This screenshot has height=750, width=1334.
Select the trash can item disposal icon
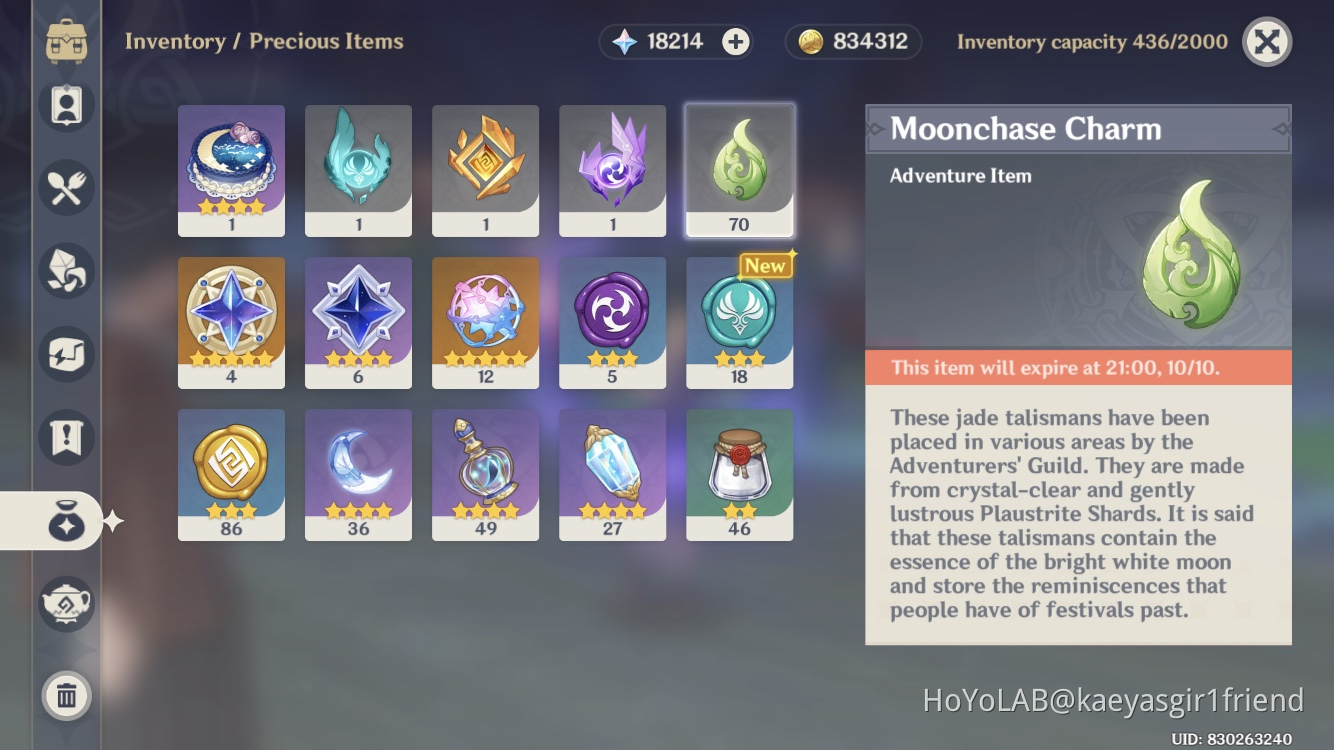point(66,697)
